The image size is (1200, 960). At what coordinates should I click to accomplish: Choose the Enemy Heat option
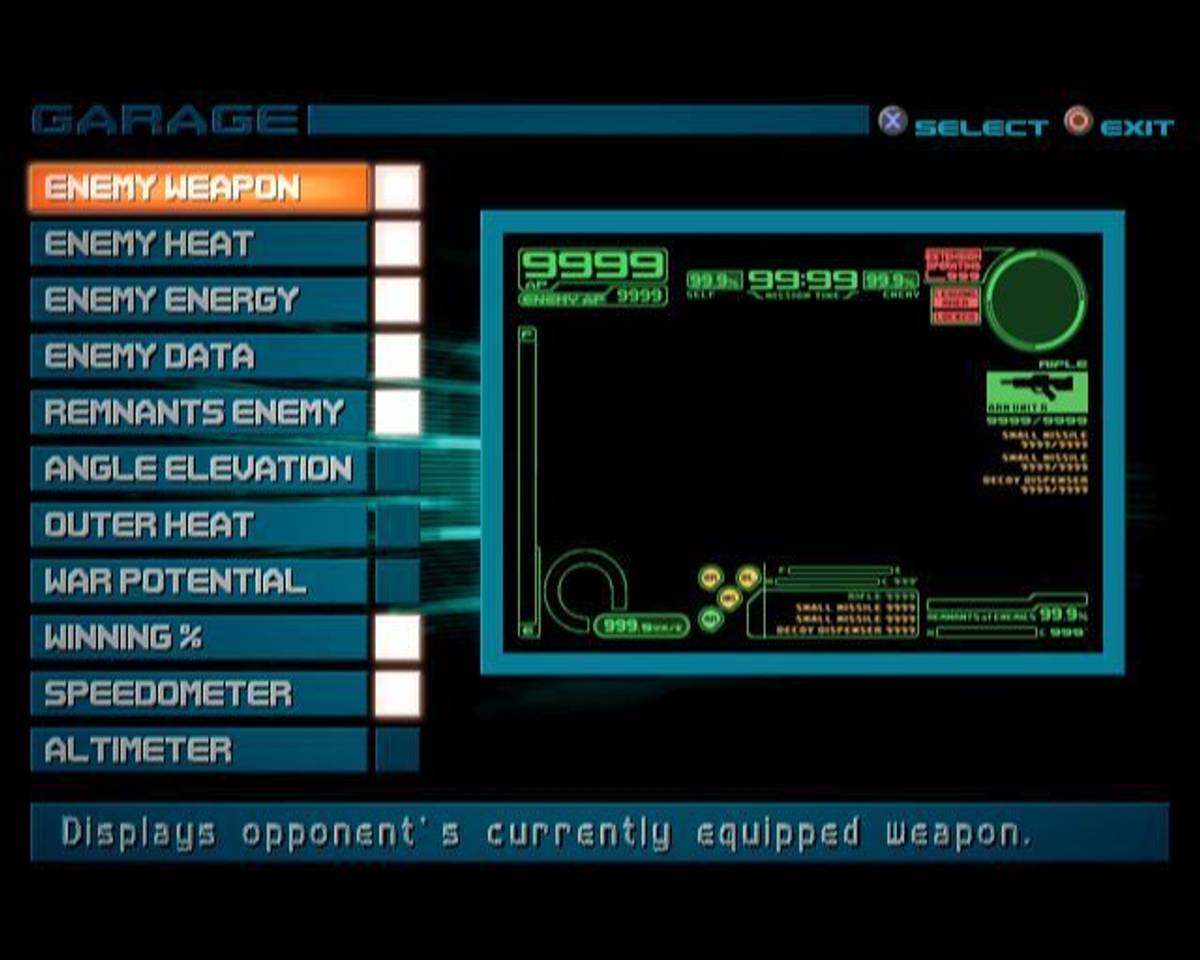pyautogui.click(x=198, y=244)
